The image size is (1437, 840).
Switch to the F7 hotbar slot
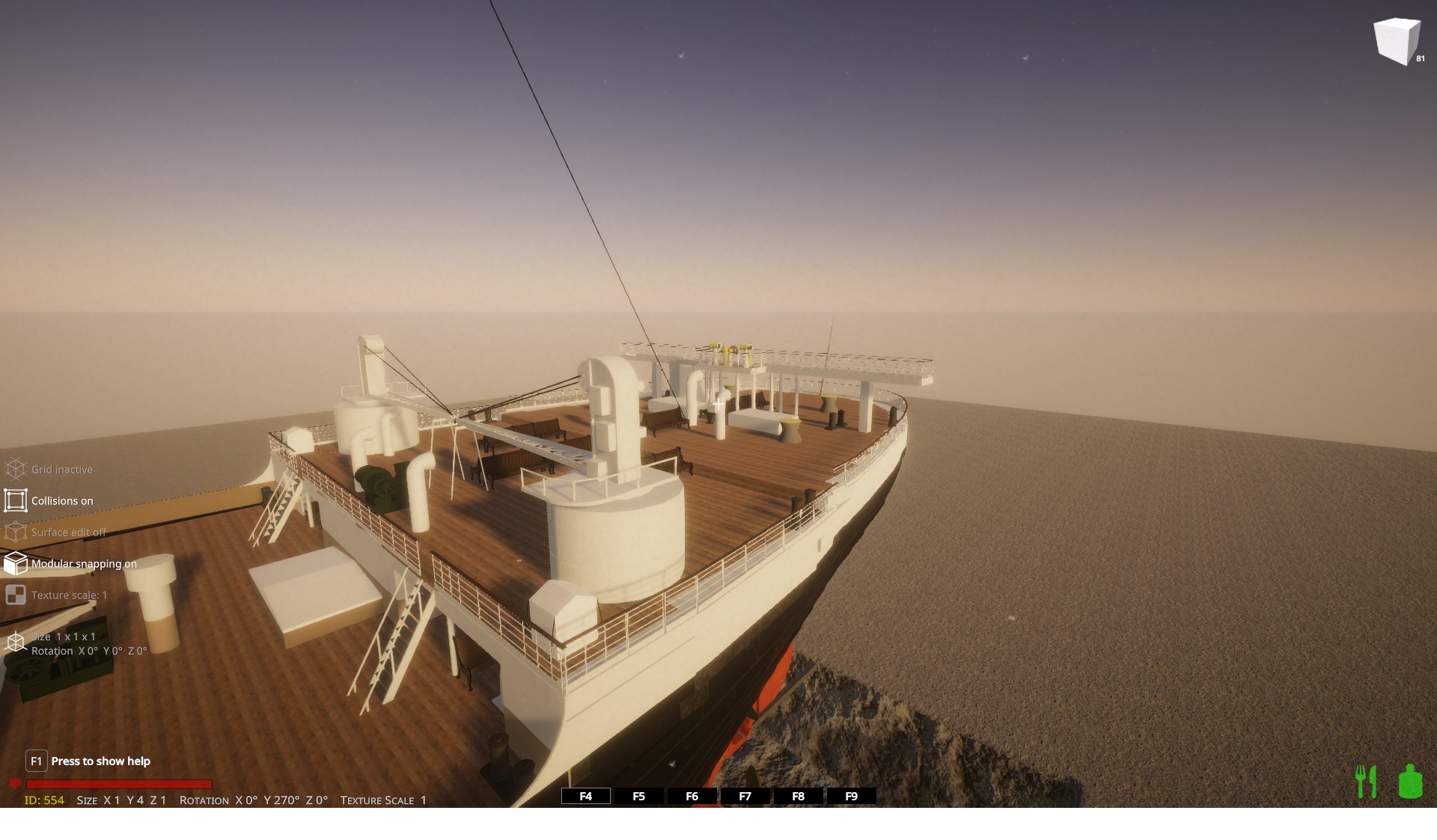pyautogui.click(x=745, y=796)
